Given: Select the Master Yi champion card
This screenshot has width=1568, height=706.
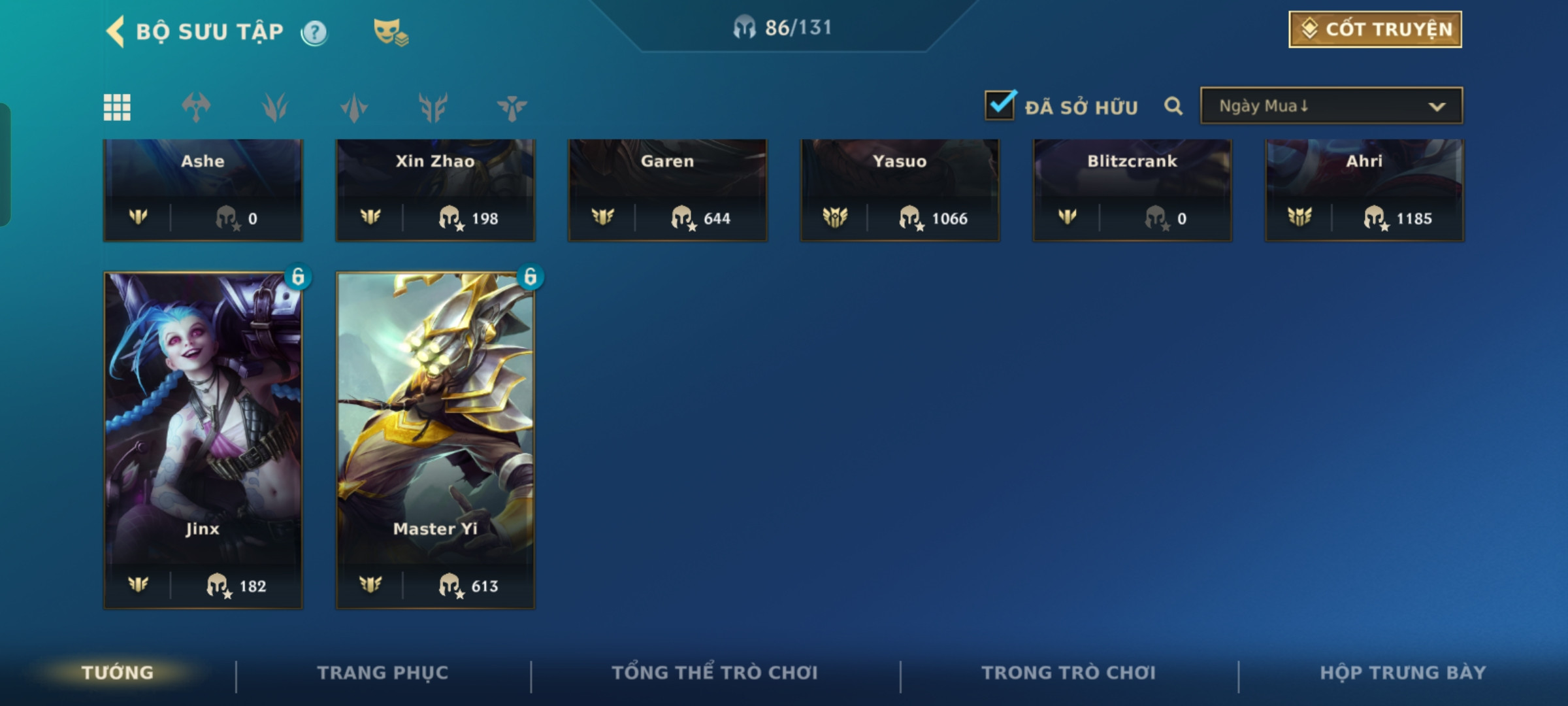Looking at the screenshot, I should pos(435,438).
